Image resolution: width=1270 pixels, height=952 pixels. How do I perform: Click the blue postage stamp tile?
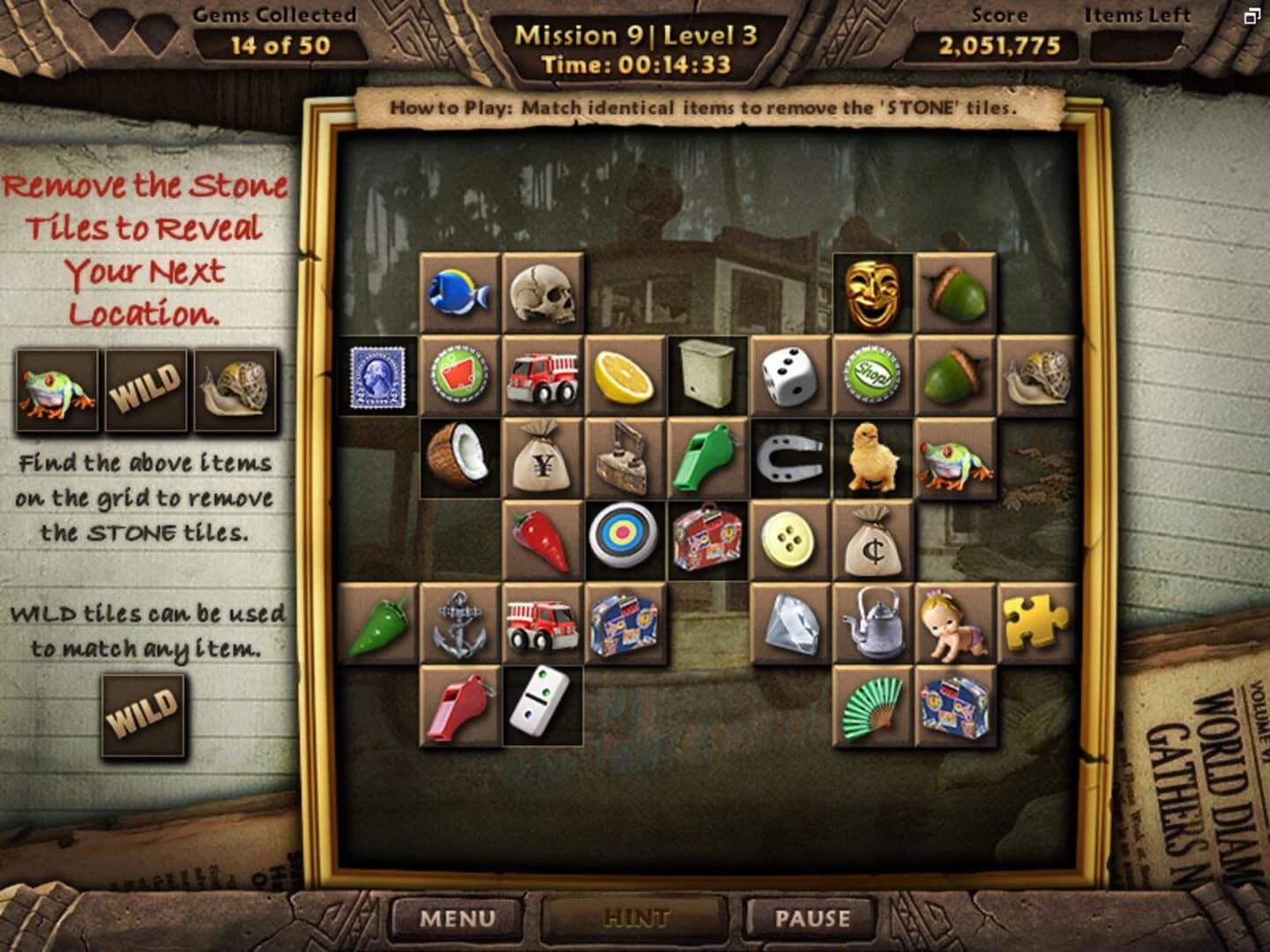tap(377, 375)
